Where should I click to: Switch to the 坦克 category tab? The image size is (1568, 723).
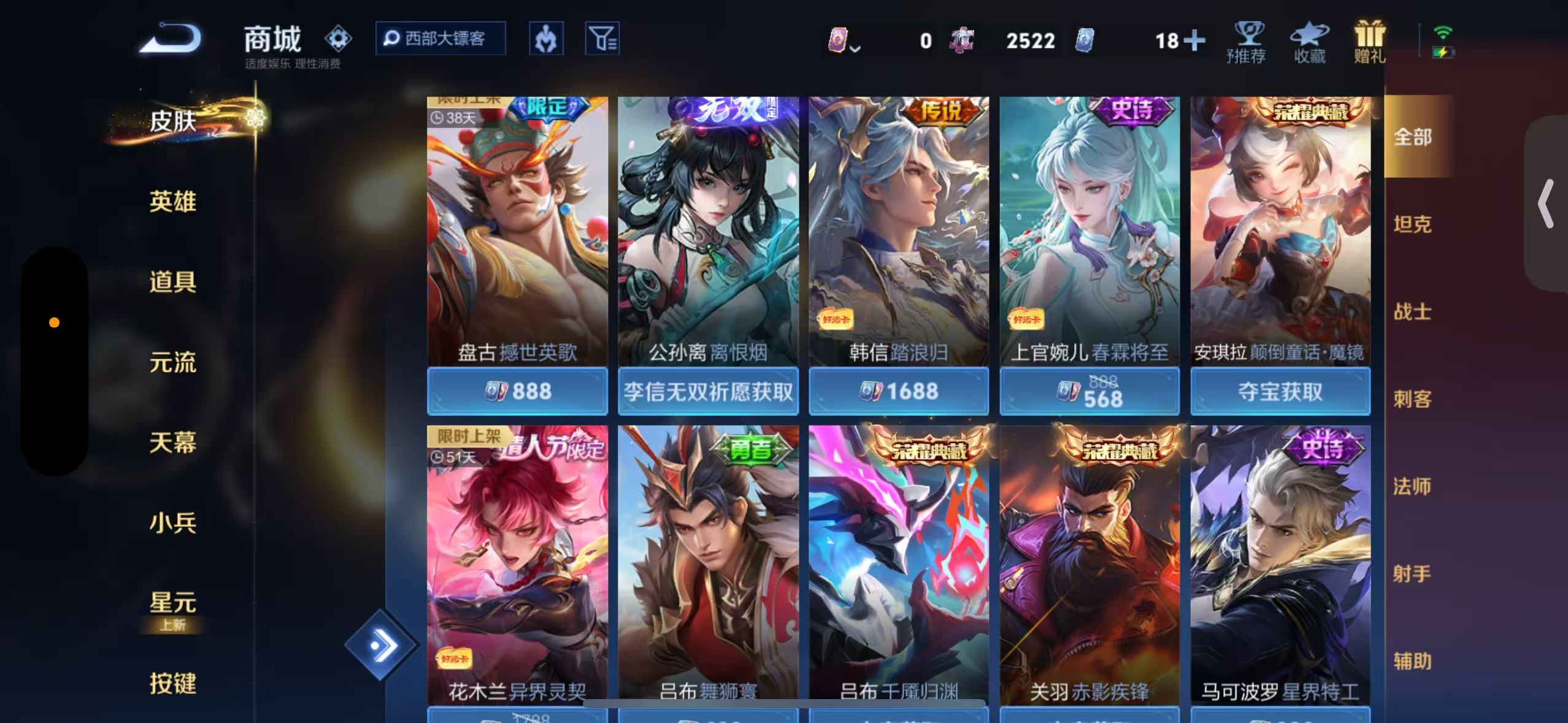click(1413, 224)
